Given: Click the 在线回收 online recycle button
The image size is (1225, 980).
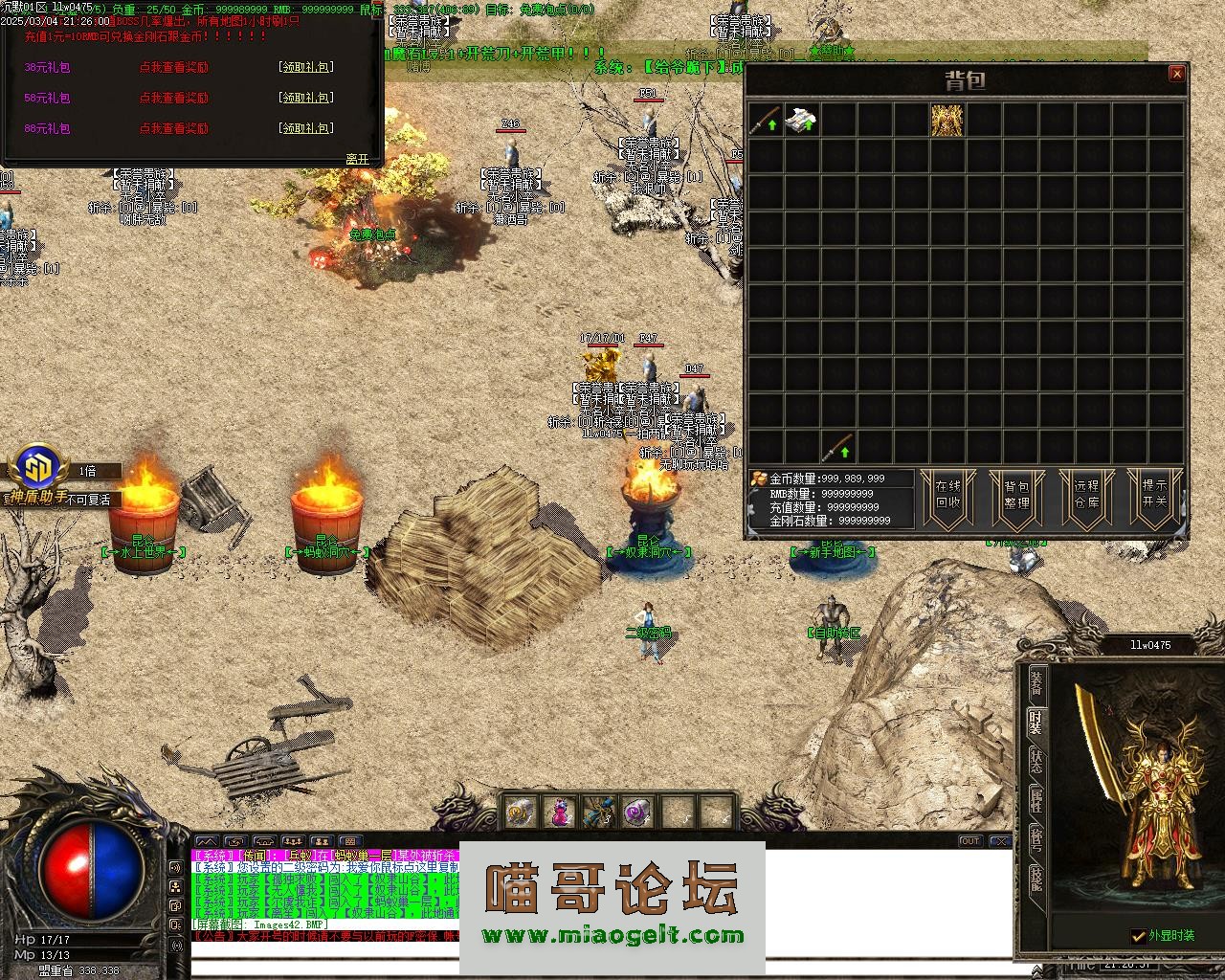Looking at the screenshot, I should click(947, 495).
